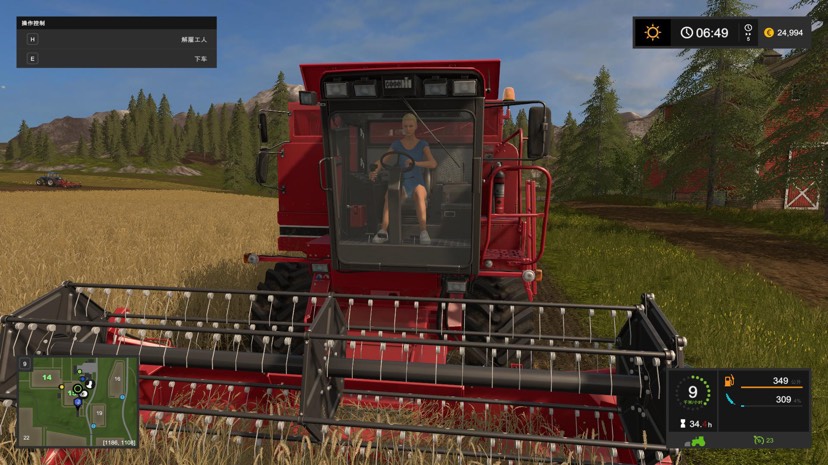The height and width of the screenshot is (465, 828).
Task: Click the orange fuel pump icon
Action: tap(728, 381)
